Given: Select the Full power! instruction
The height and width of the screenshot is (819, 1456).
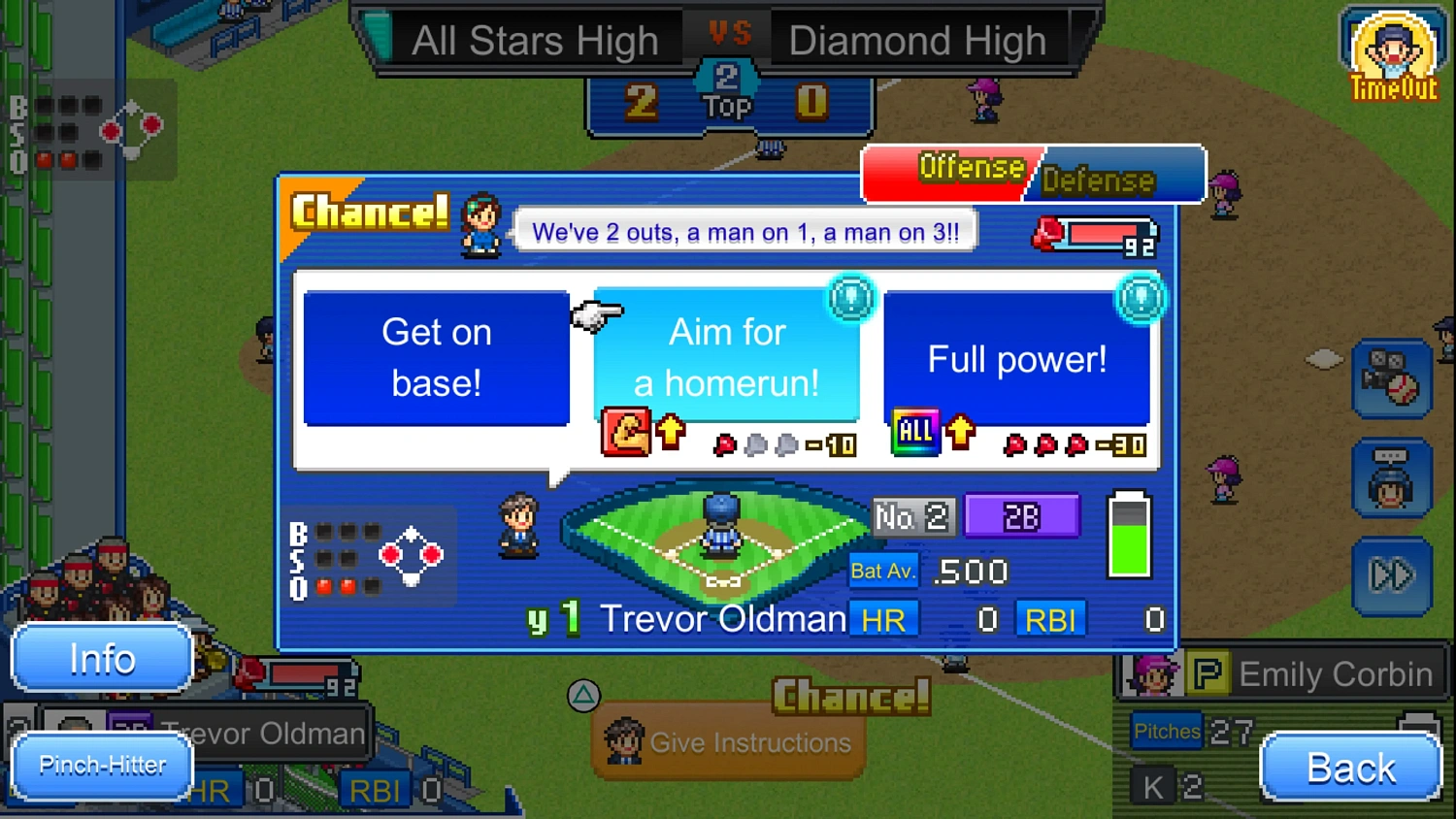Looking at the screenshot, I should 1017,357.
